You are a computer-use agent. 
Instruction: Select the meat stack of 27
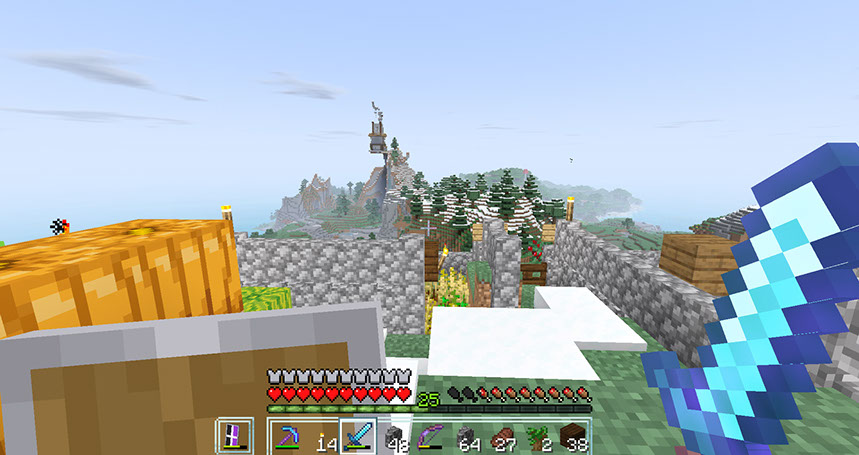pos(502,437)
